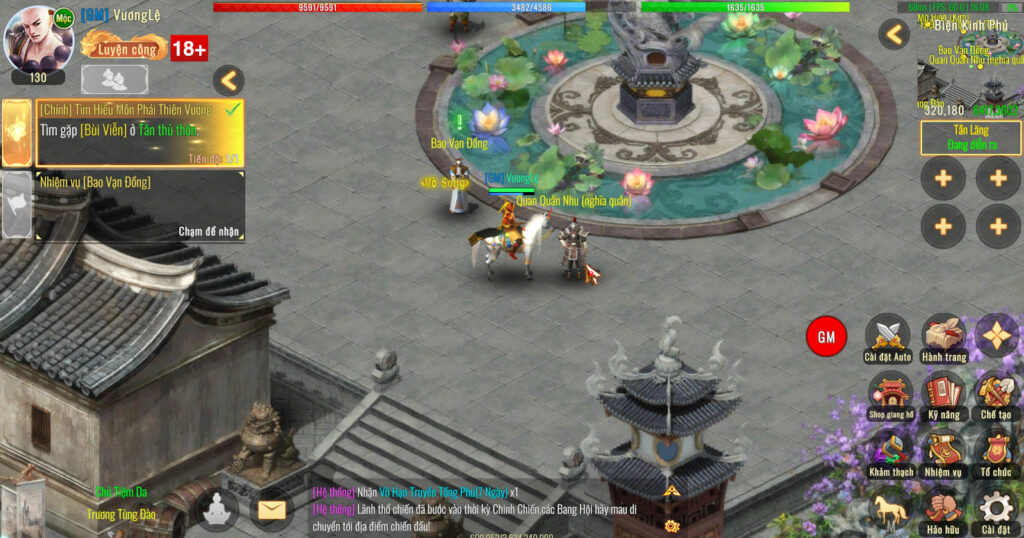Open the Kỹ năng skills book
The width and height of the screenshot is (1024, 538).
[943, 393]
